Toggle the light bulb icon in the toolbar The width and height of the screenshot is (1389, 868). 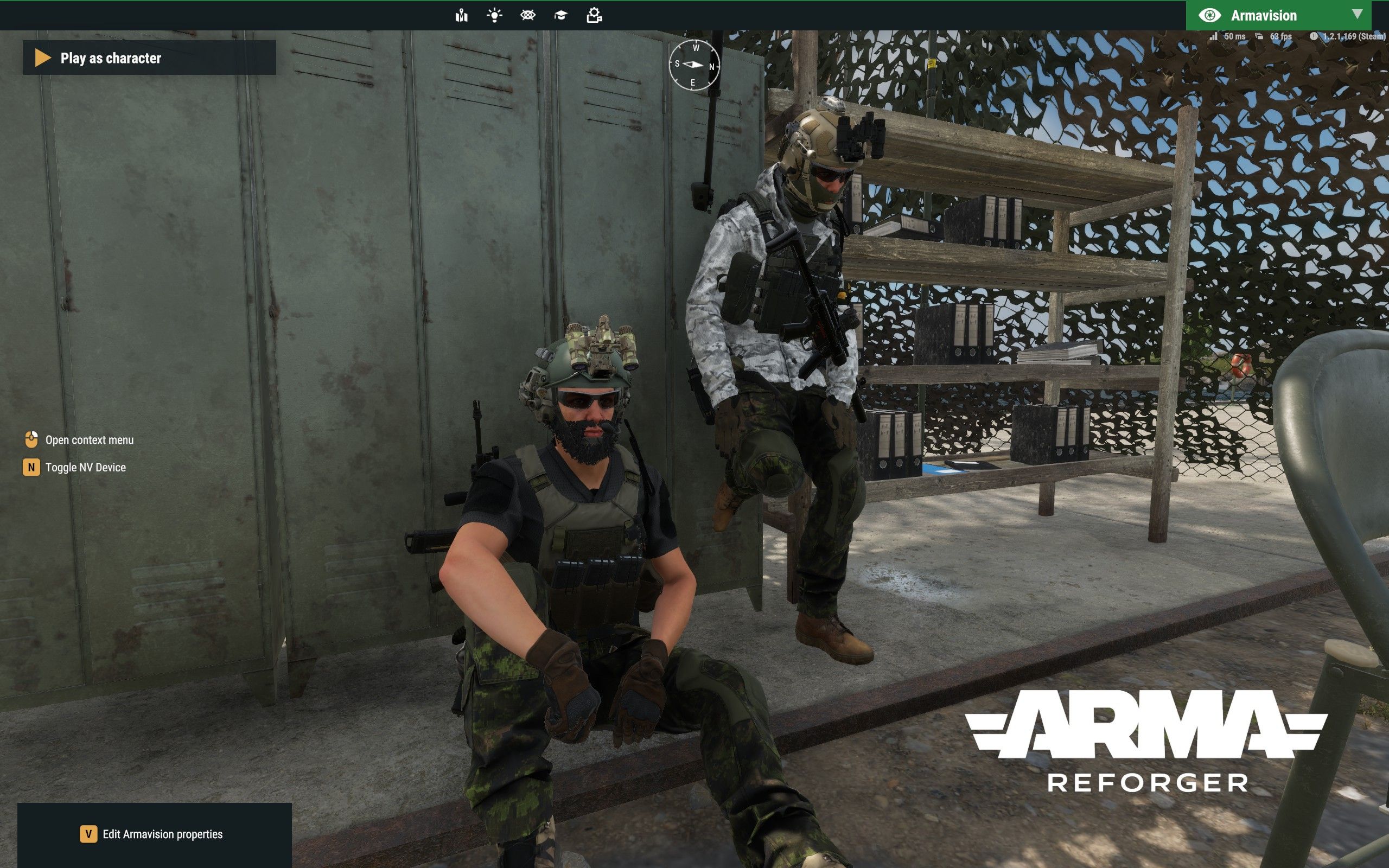tap(494, 16)
